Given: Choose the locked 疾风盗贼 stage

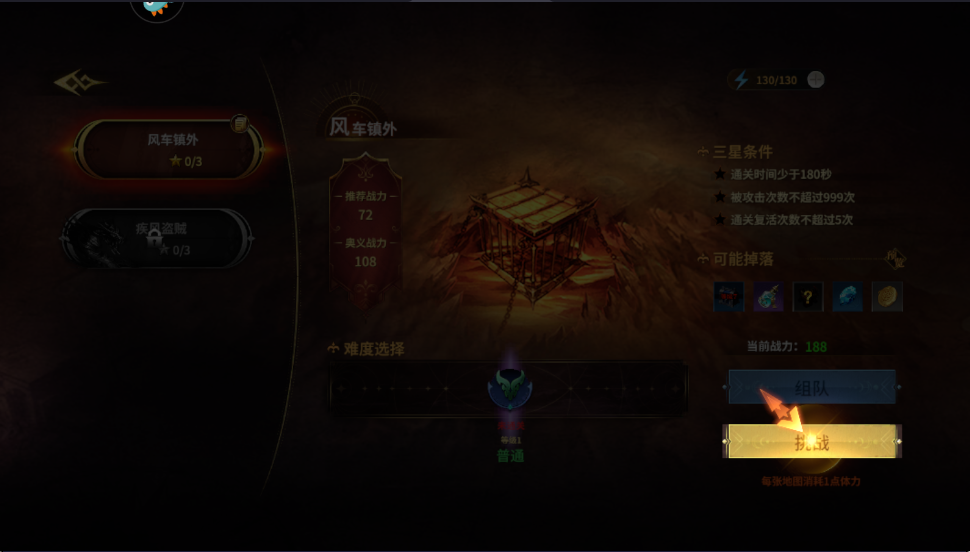Looking at the screenshot, I should tap(158, 238).
